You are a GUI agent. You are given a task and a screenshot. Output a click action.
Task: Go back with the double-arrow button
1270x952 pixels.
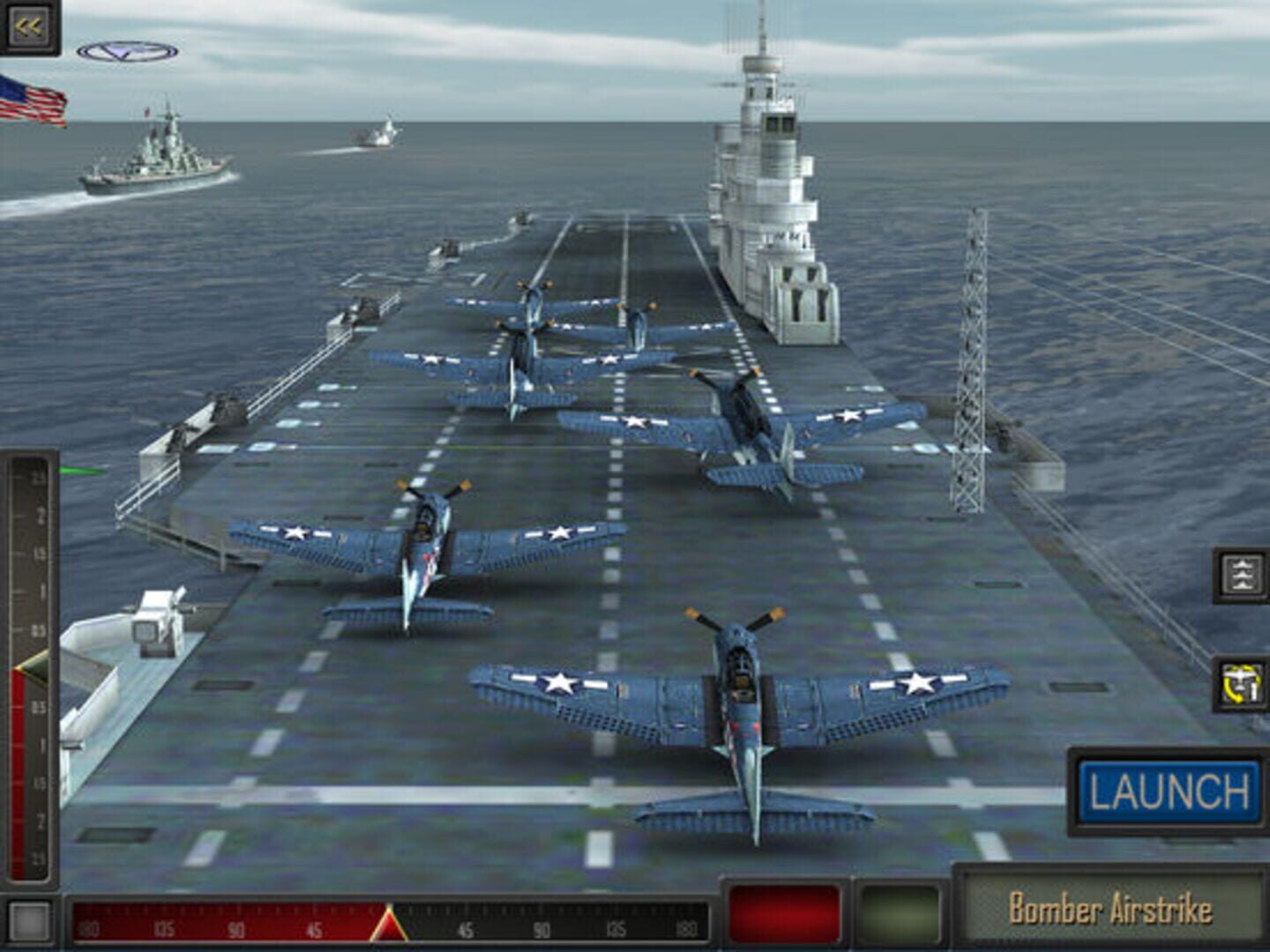[x=28, y=26]
